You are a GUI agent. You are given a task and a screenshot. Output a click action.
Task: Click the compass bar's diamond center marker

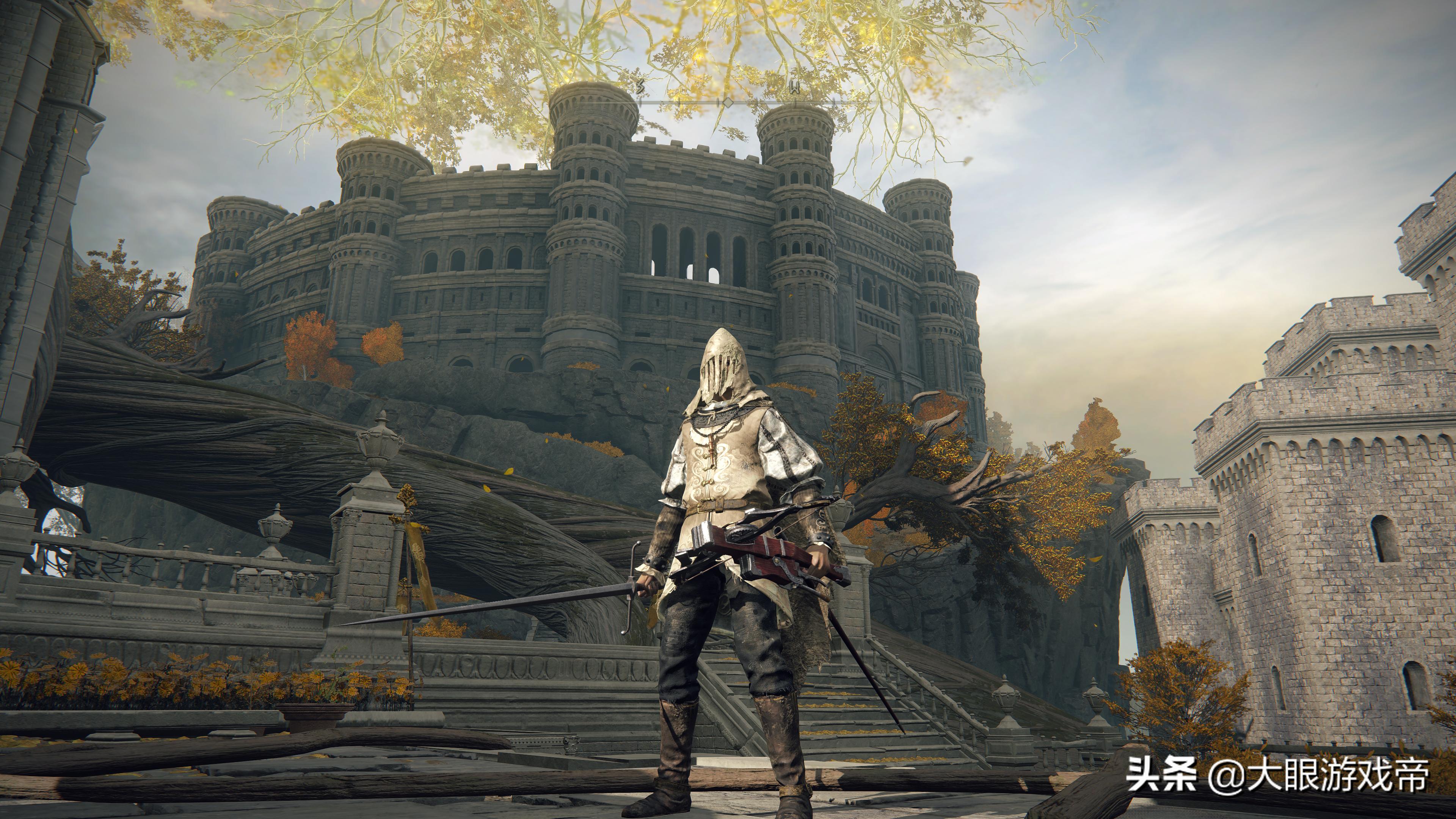click(728, 102)
